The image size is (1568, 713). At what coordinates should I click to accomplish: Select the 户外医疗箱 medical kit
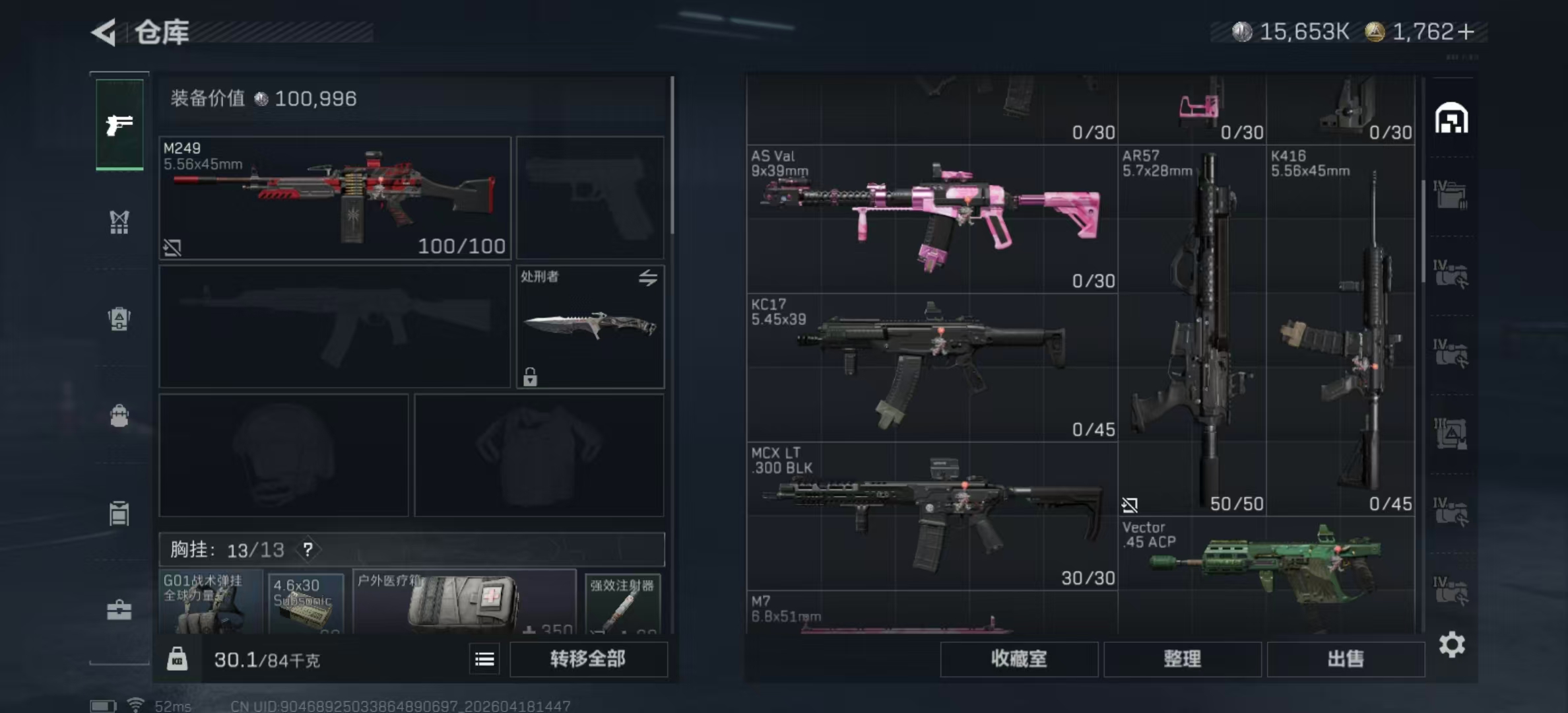click(x=464, y=602)
